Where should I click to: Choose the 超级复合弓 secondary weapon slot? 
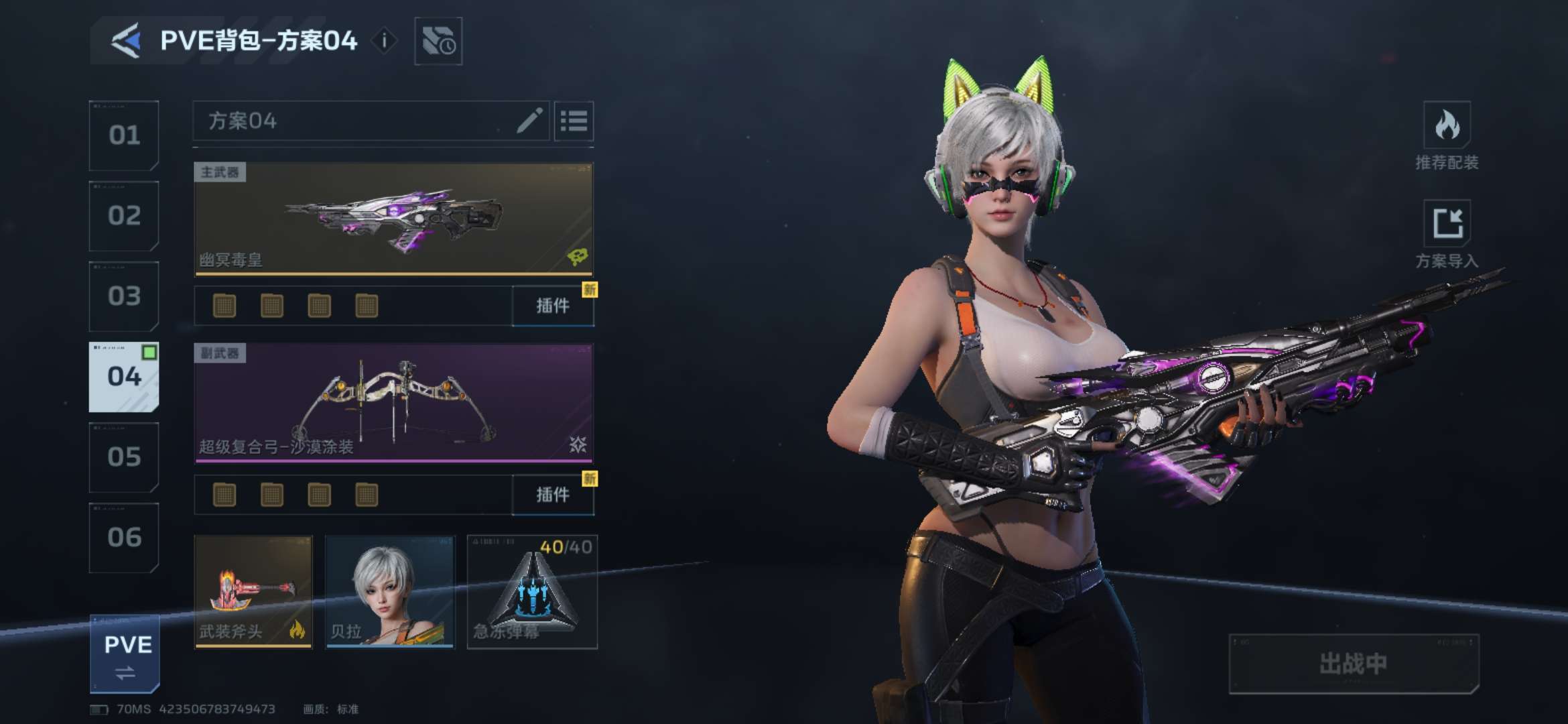pyautogui.click(x=393, y=404)
